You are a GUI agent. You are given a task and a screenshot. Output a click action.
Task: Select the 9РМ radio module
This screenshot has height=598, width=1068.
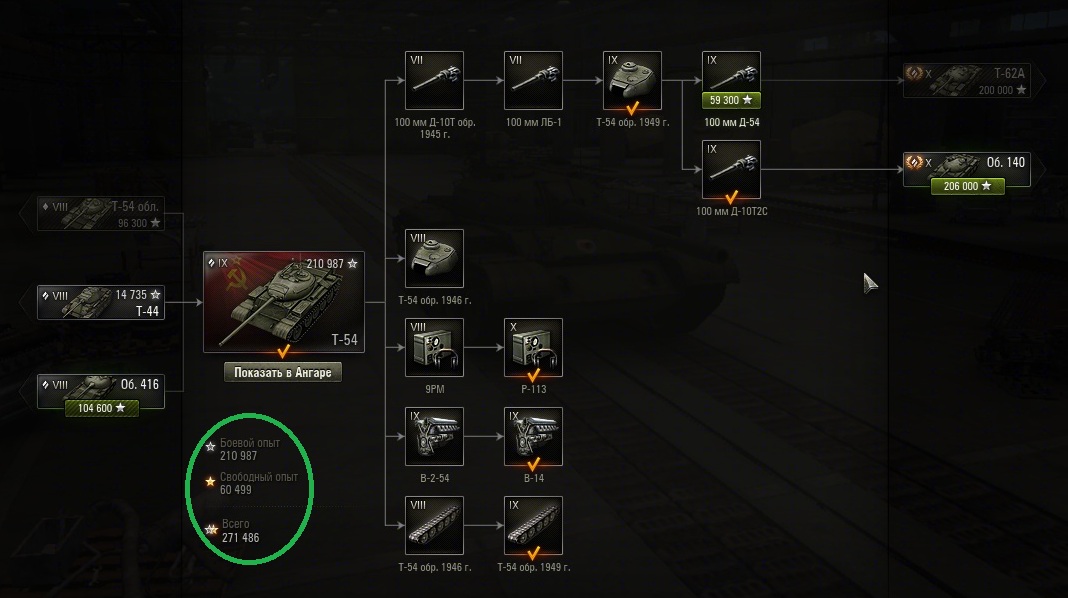pos(434,347)
